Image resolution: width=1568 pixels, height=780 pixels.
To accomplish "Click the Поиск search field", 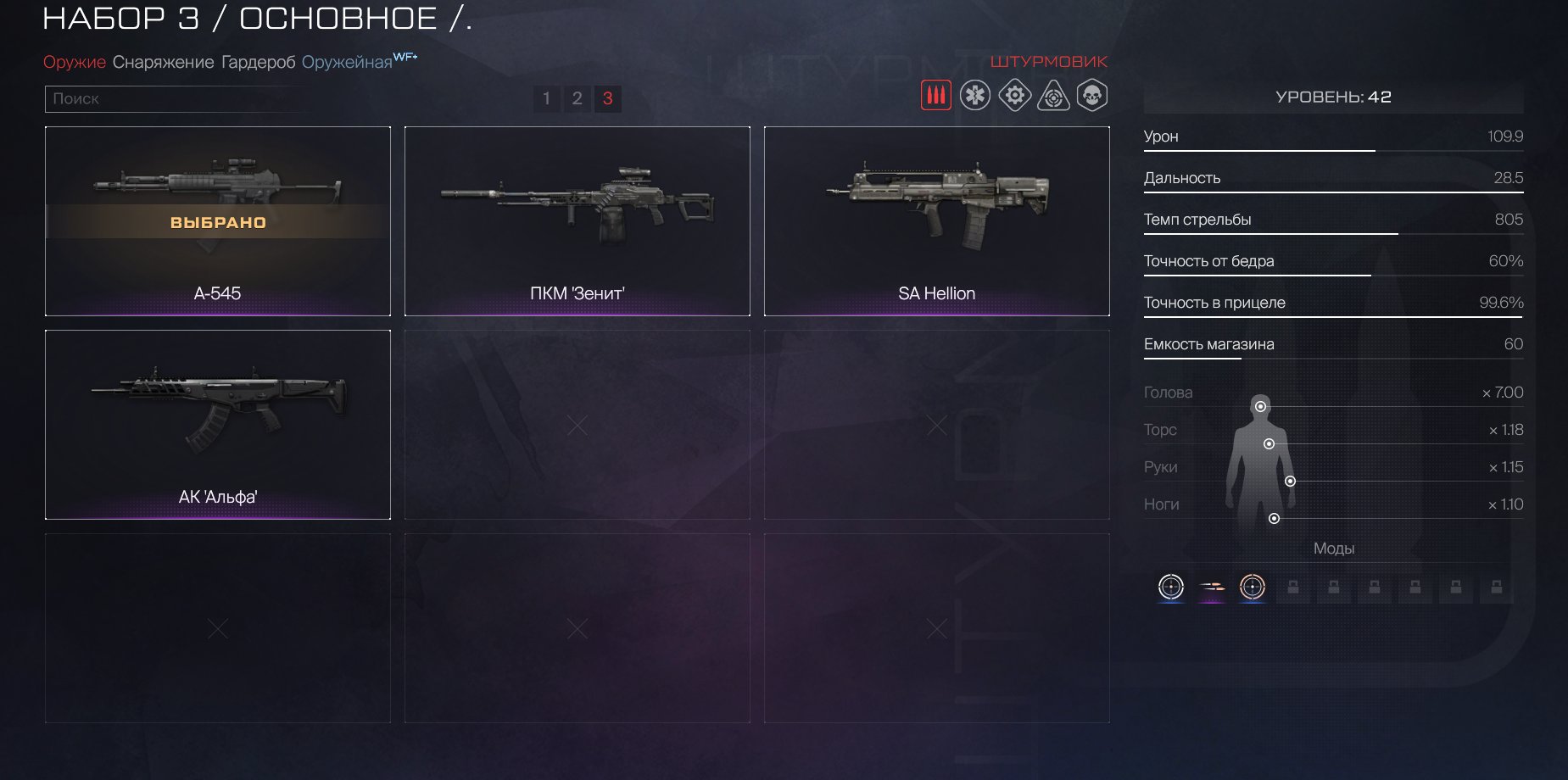I will 178,99.
